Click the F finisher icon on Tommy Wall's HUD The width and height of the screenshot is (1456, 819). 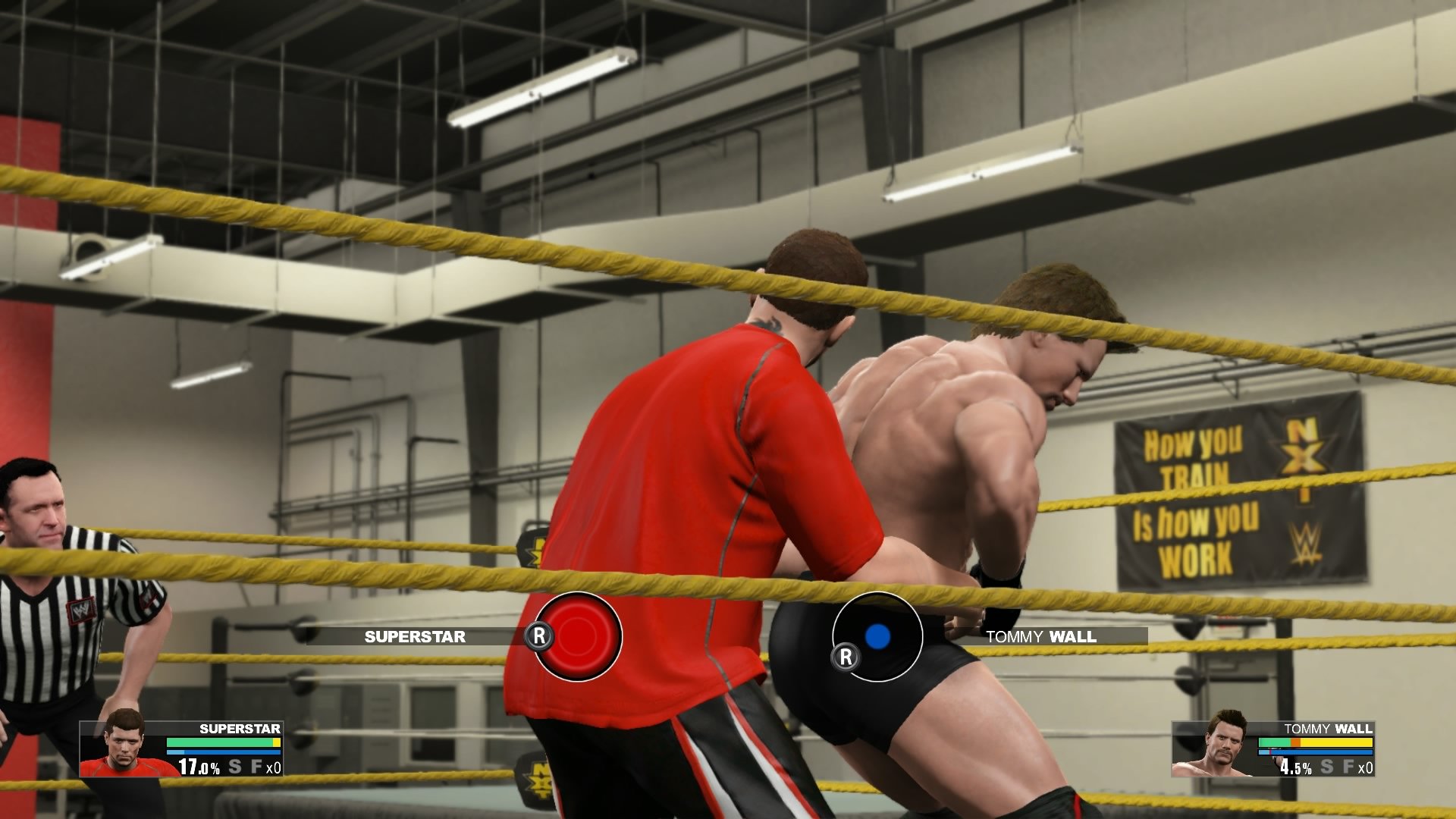[x=1348, y=767]
